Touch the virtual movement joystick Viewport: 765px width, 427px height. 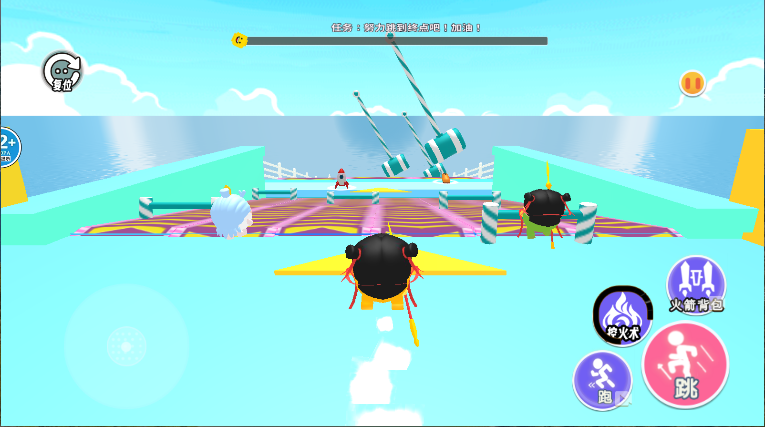click(x=126, y=345)
